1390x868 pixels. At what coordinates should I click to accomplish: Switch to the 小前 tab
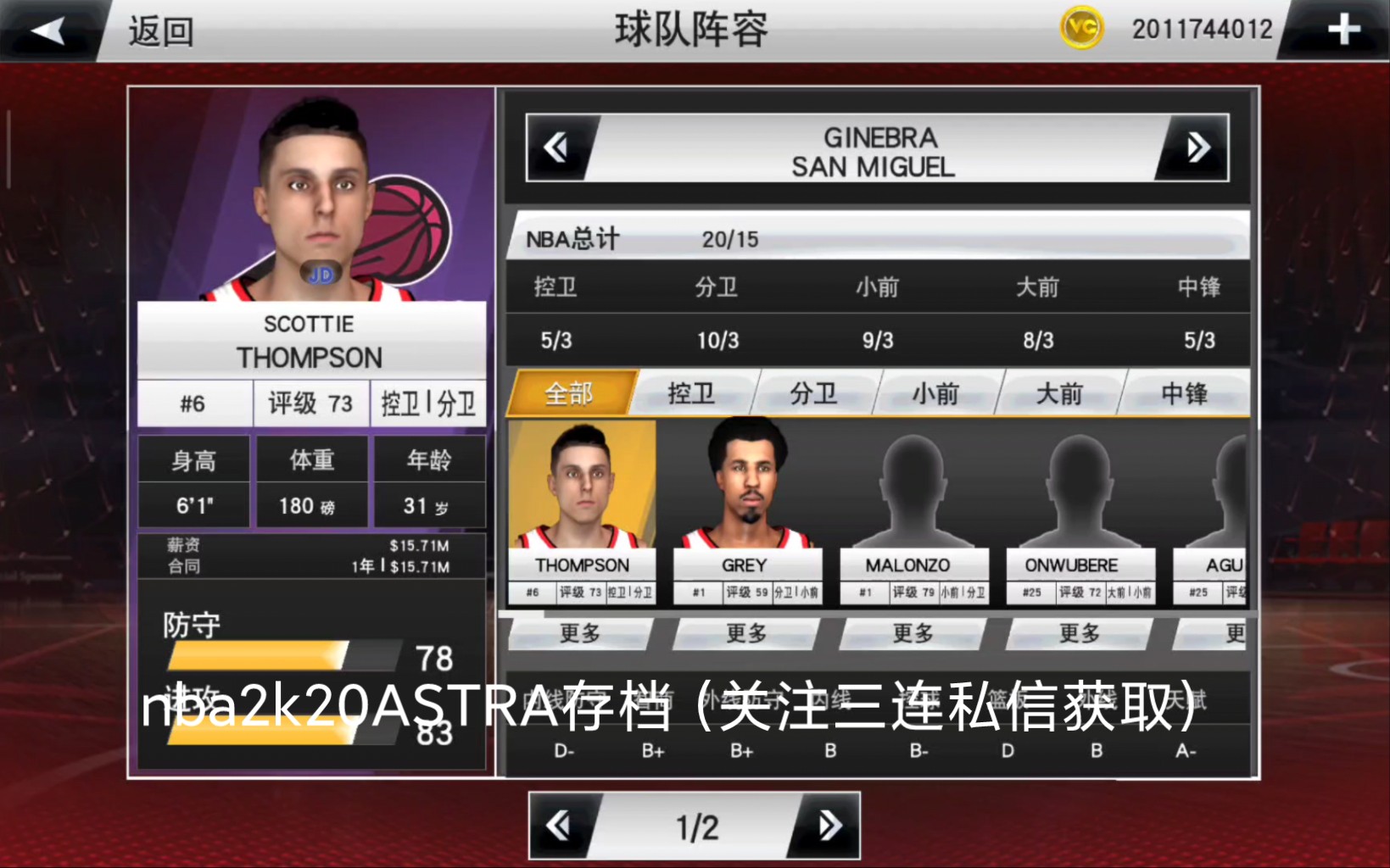click(937, 393)
